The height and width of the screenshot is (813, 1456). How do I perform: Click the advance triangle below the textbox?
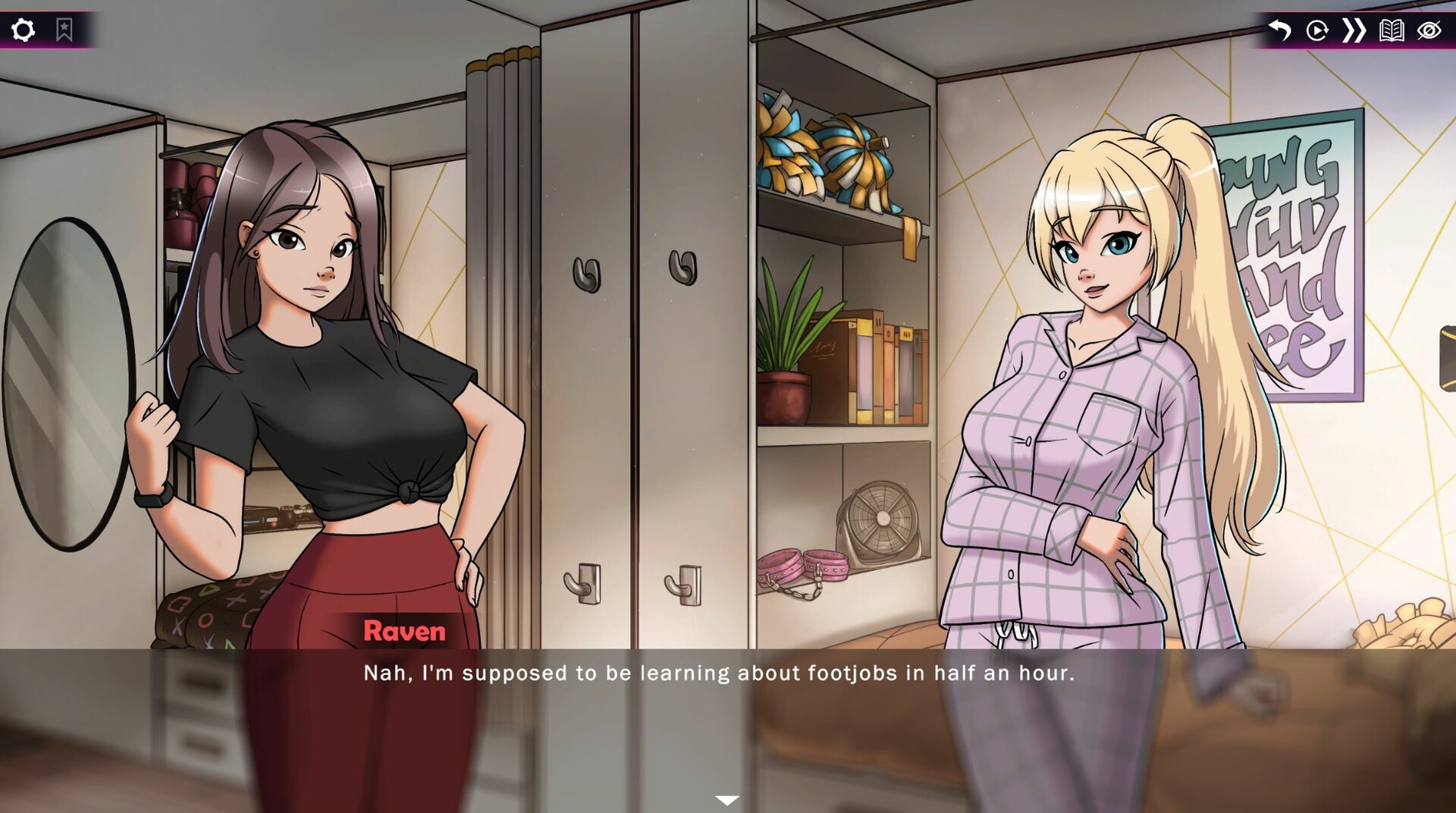point(727,798)
